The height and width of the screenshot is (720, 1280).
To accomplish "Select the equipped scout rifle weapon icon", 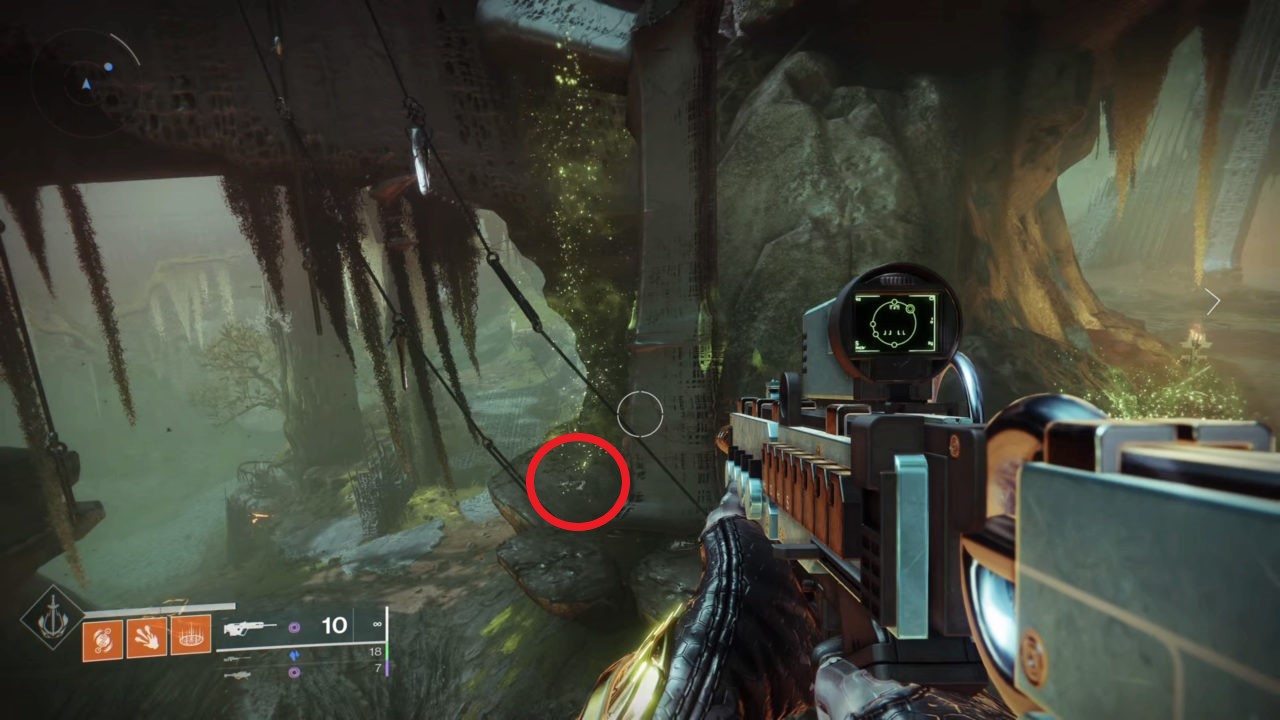I will (247, 627).
